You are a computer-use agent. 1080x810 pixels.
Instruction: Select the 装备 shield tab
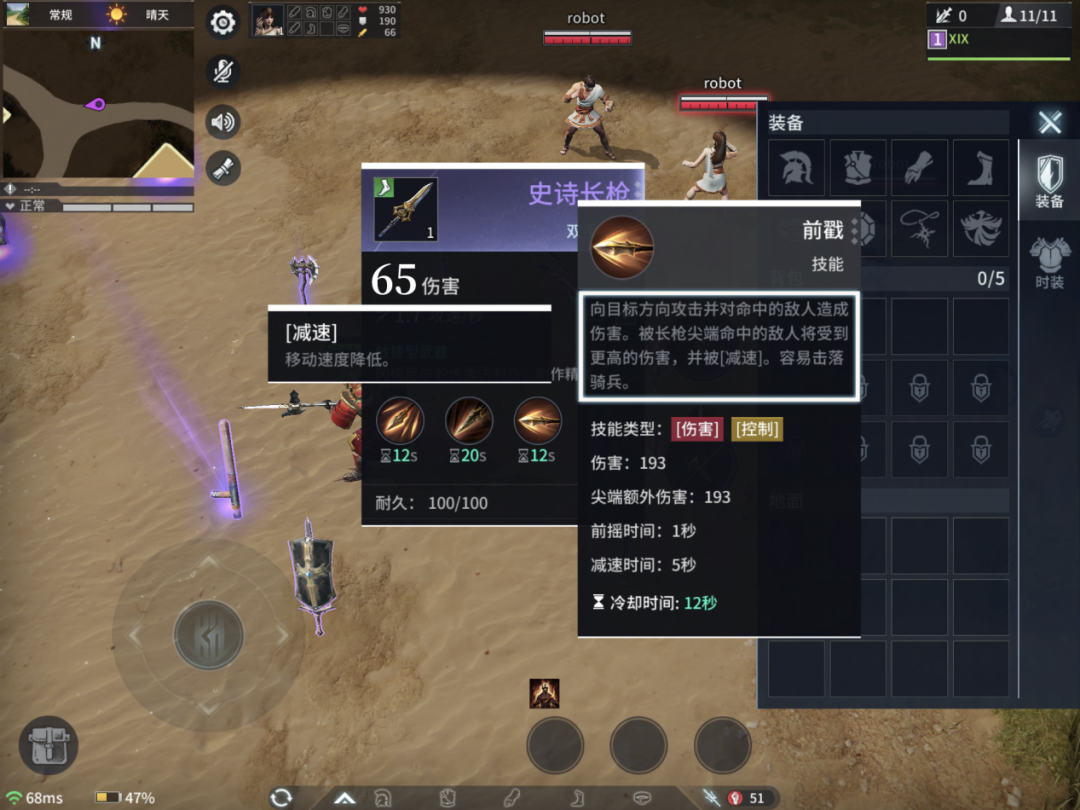[1049, 180]
